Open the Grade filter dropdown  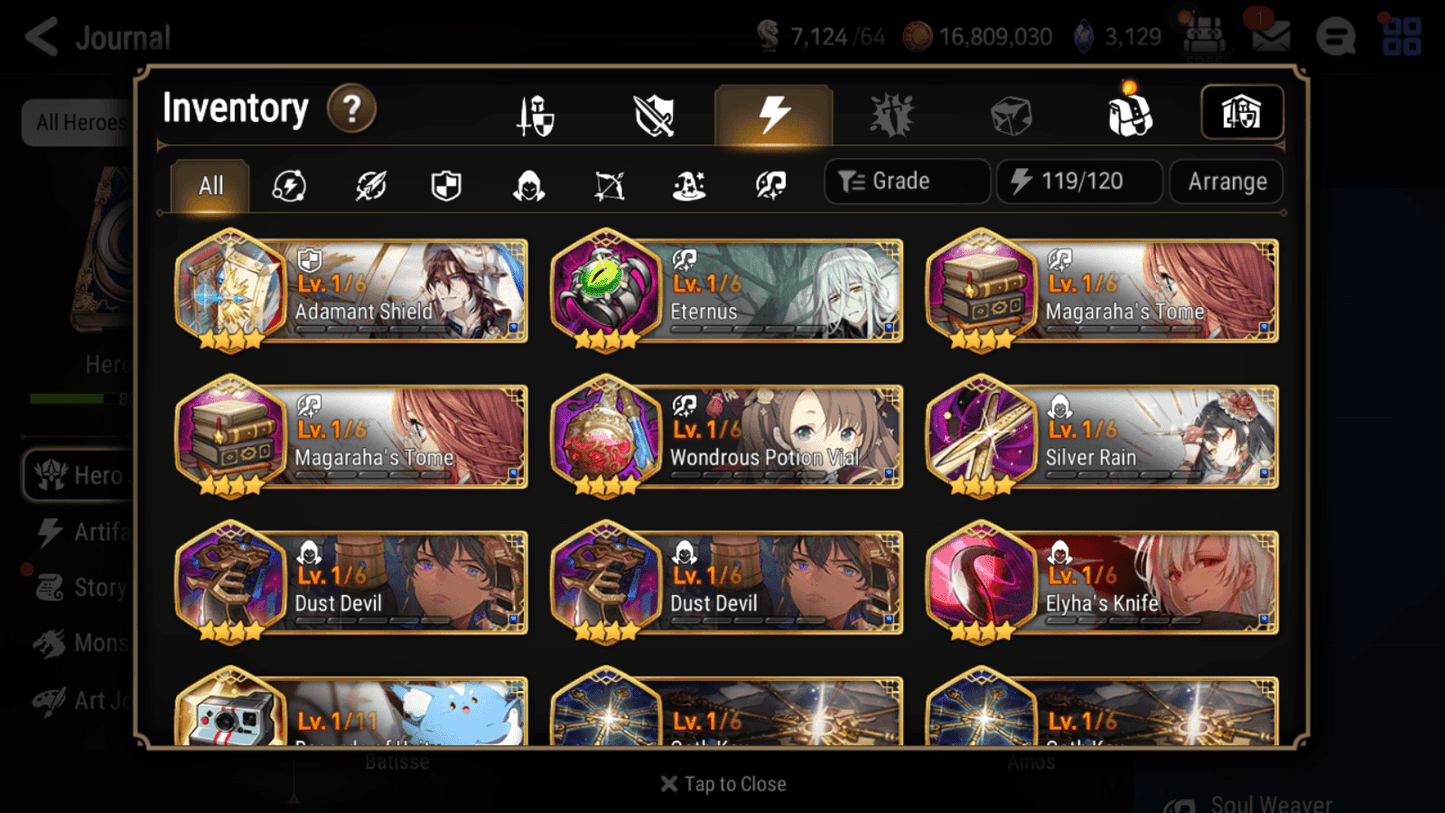(906, 181)
